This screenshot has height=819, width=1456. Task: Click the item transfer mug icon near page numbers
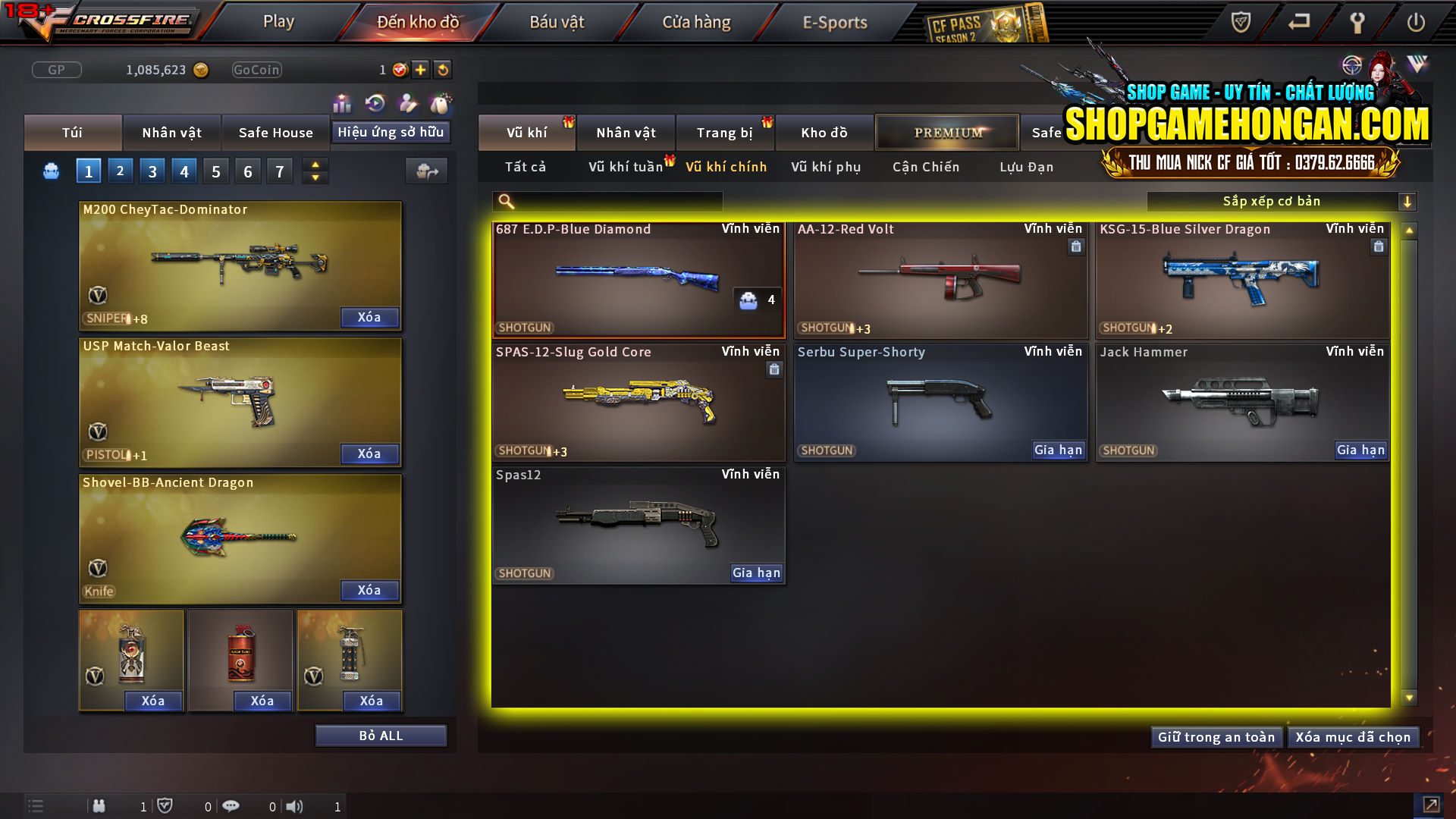[426, 171]
